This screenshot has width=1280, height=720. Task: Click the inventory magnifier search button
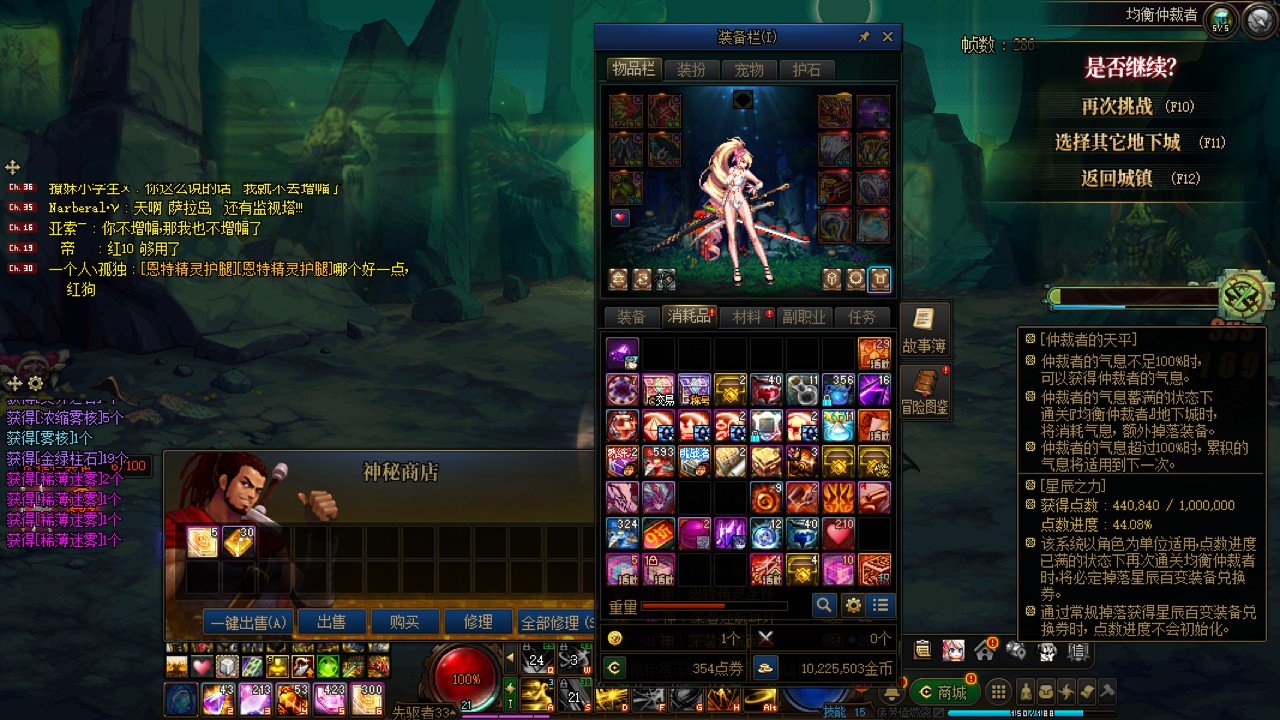(824, 605)
